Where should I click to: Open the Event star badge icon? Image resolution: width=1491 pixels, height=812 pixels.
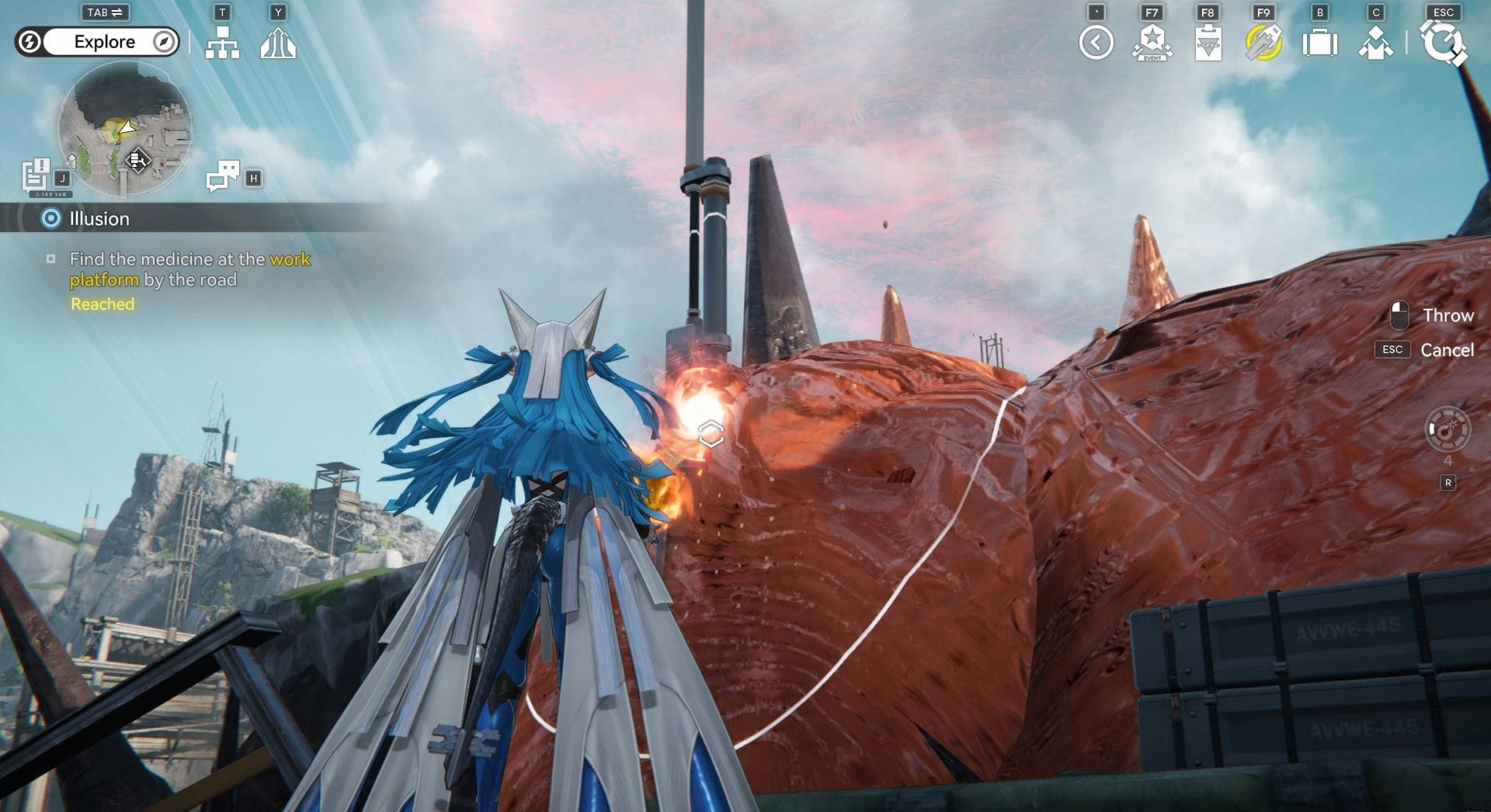click(1152, 43)
